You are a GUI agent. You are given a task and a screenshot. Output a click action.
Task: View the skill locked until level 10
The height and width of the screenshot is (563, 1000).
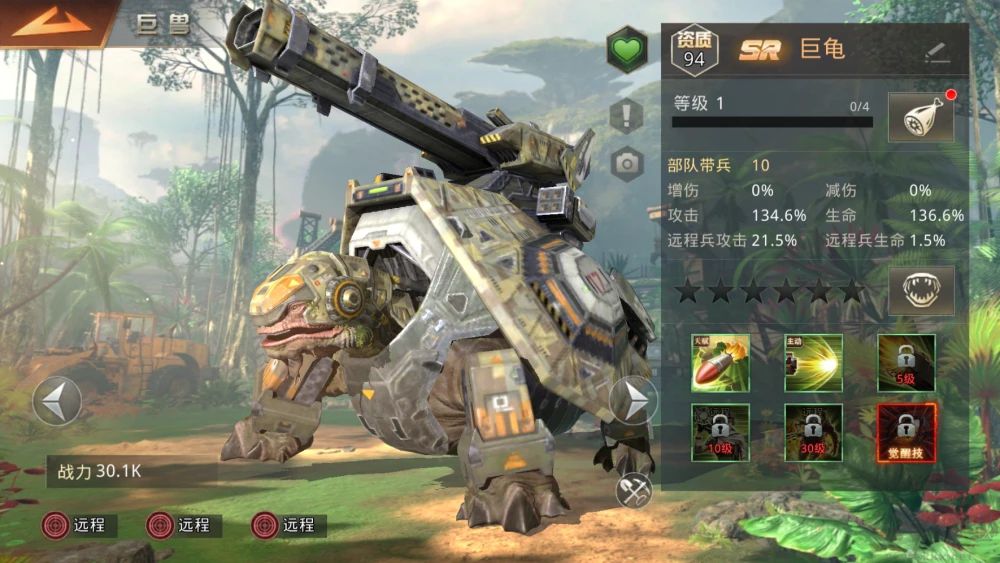pyautogui.click(x=719, y=432)
